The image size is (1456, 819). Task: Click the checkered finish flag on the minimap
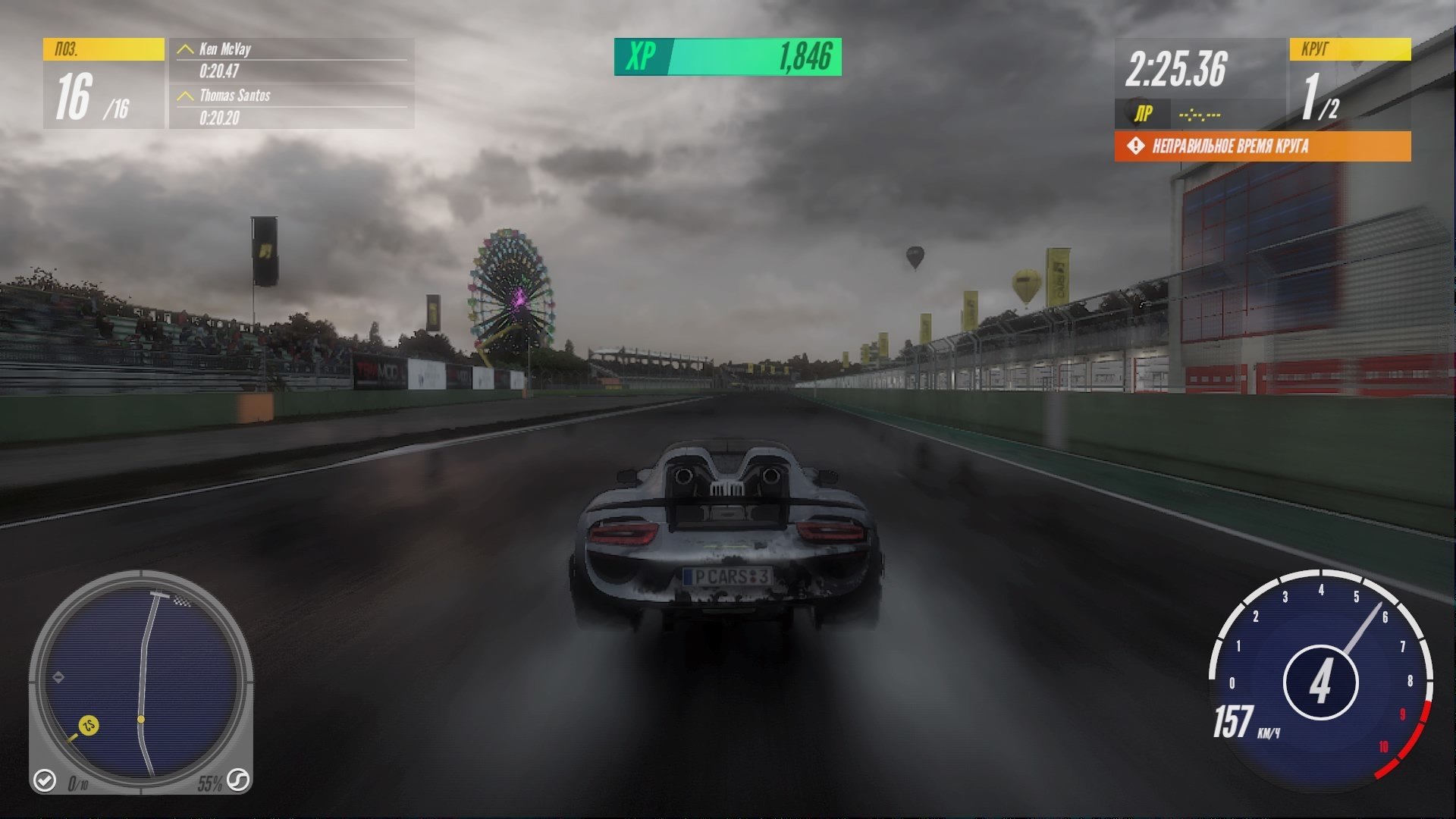(x=181, y=601)
